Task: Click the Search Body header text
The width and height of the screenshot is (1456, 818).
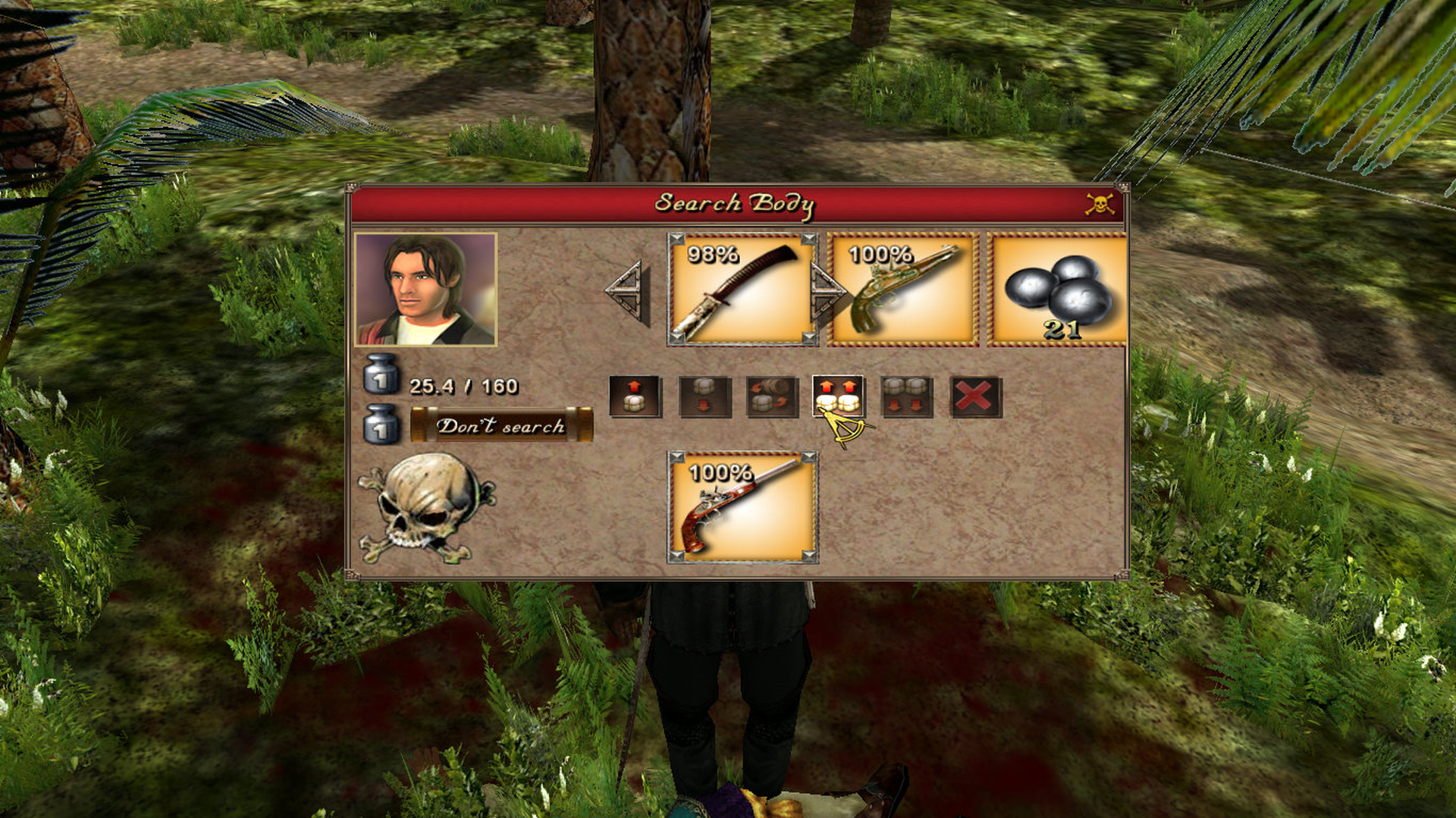Action: click(x=736, y=203)
